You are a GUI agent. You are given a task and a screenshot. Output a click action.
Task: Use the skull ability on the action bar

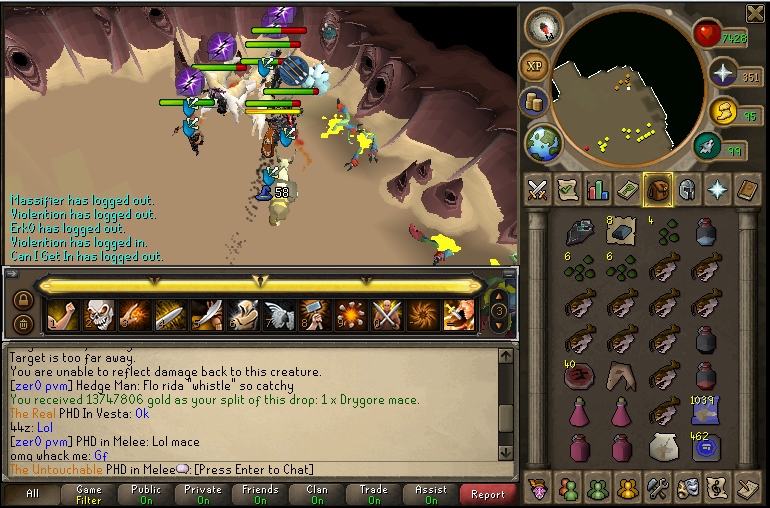pos(98,315)
